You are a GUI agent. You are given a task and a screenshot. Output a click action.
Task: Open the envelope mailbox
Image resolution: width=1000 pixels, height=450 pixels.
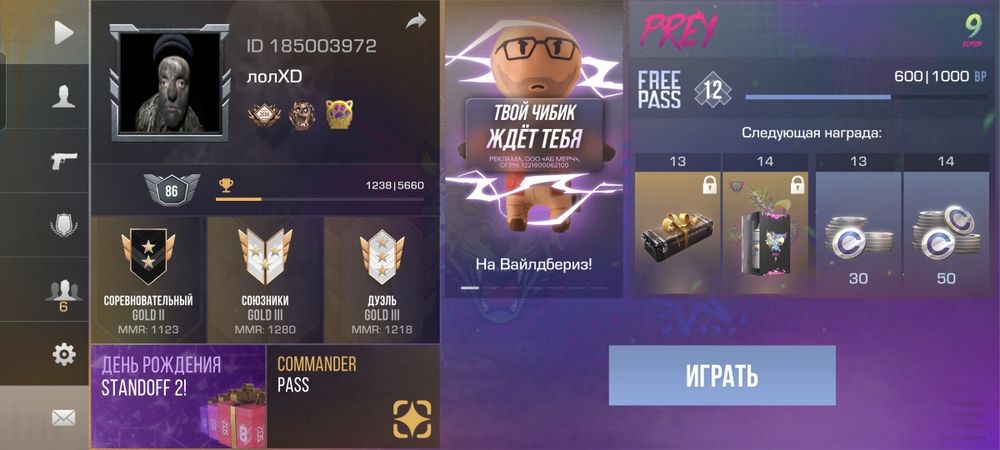click(63, 417)
